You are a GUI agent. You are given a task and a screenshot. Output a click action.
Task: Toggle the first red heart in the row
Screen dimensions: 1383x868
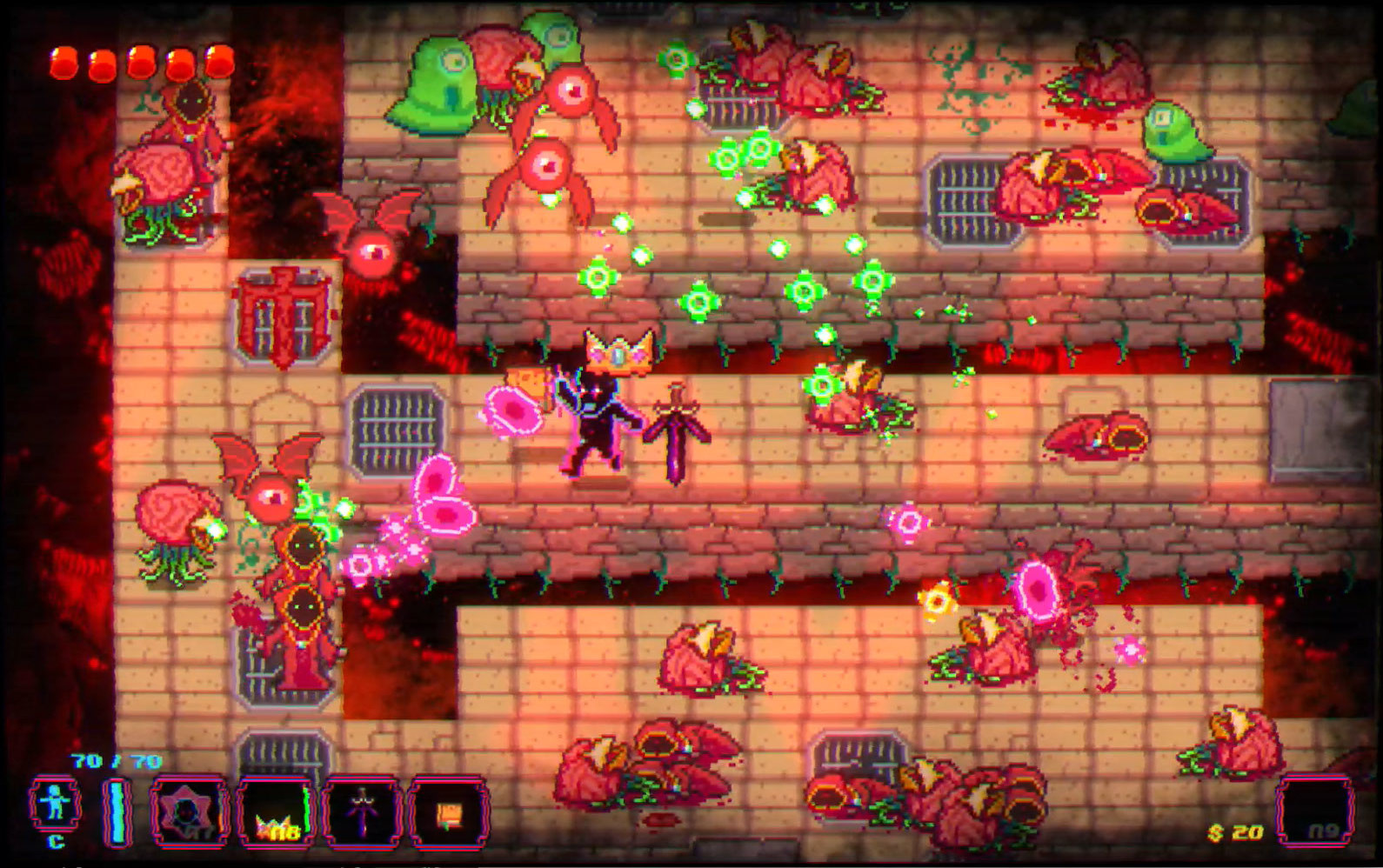click(x=63, y=63)
